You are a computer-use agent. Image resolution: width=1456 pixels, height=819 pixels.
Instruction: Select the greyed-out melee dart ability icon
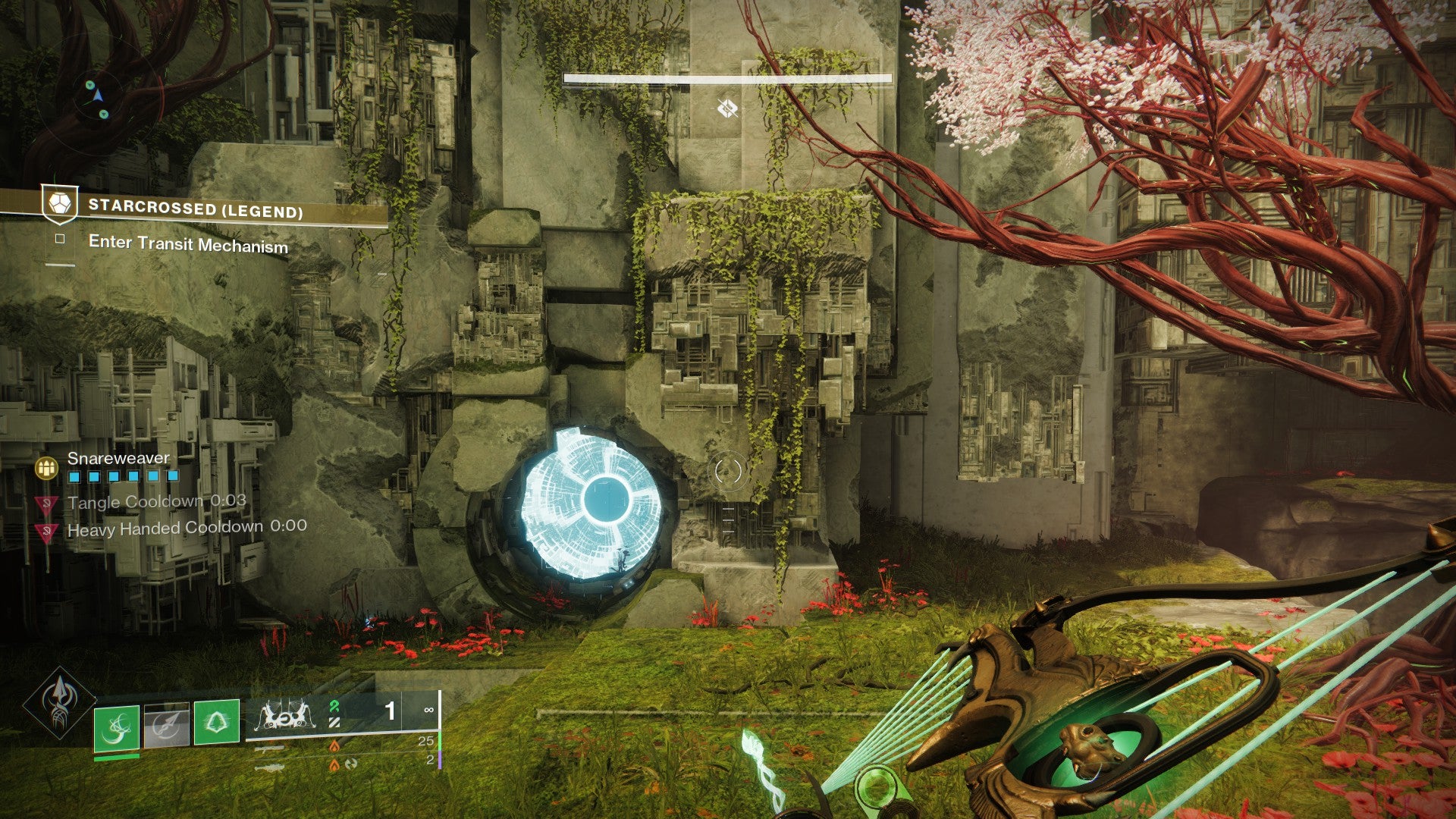pyautogui.click(x=166, y=726)
